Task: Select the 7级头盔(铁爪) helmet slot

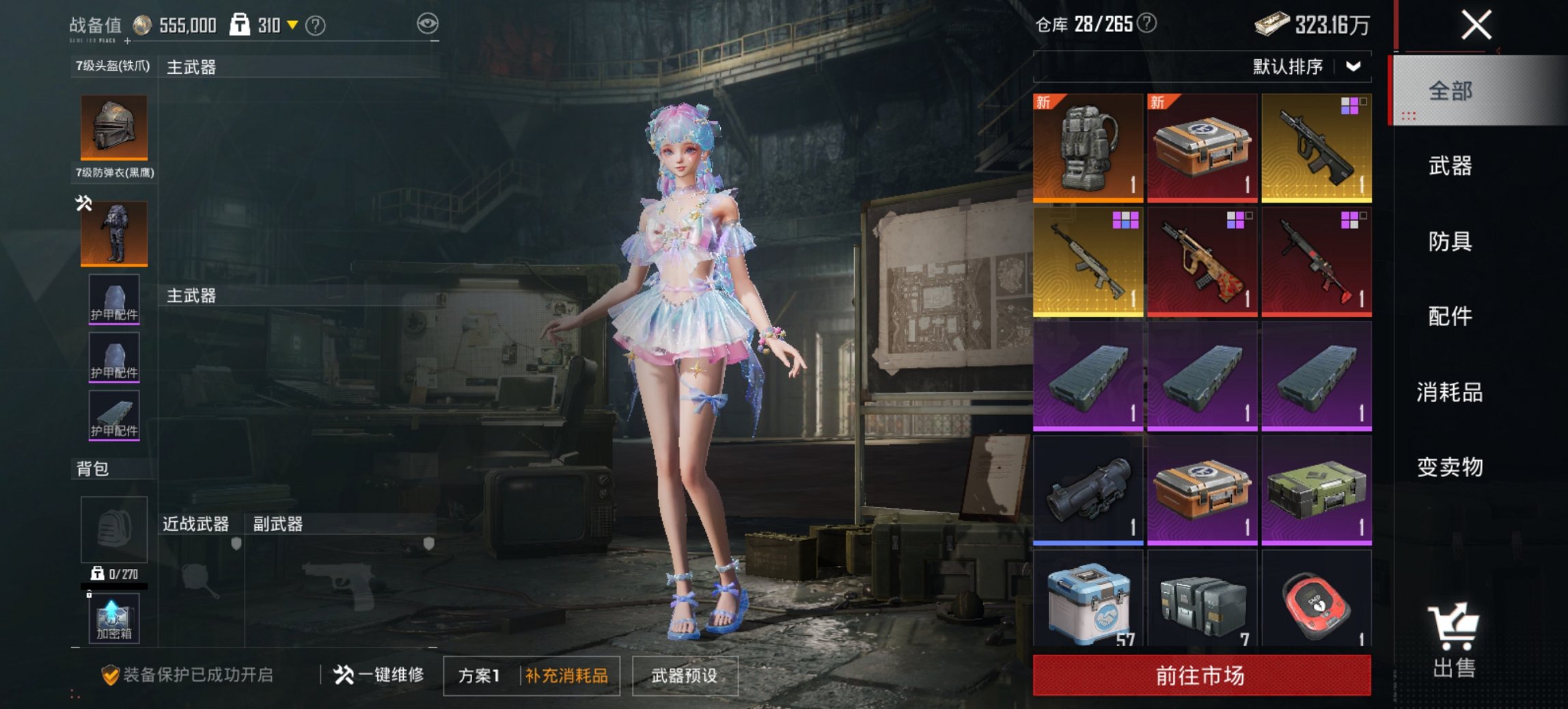Action: point(113,126)
